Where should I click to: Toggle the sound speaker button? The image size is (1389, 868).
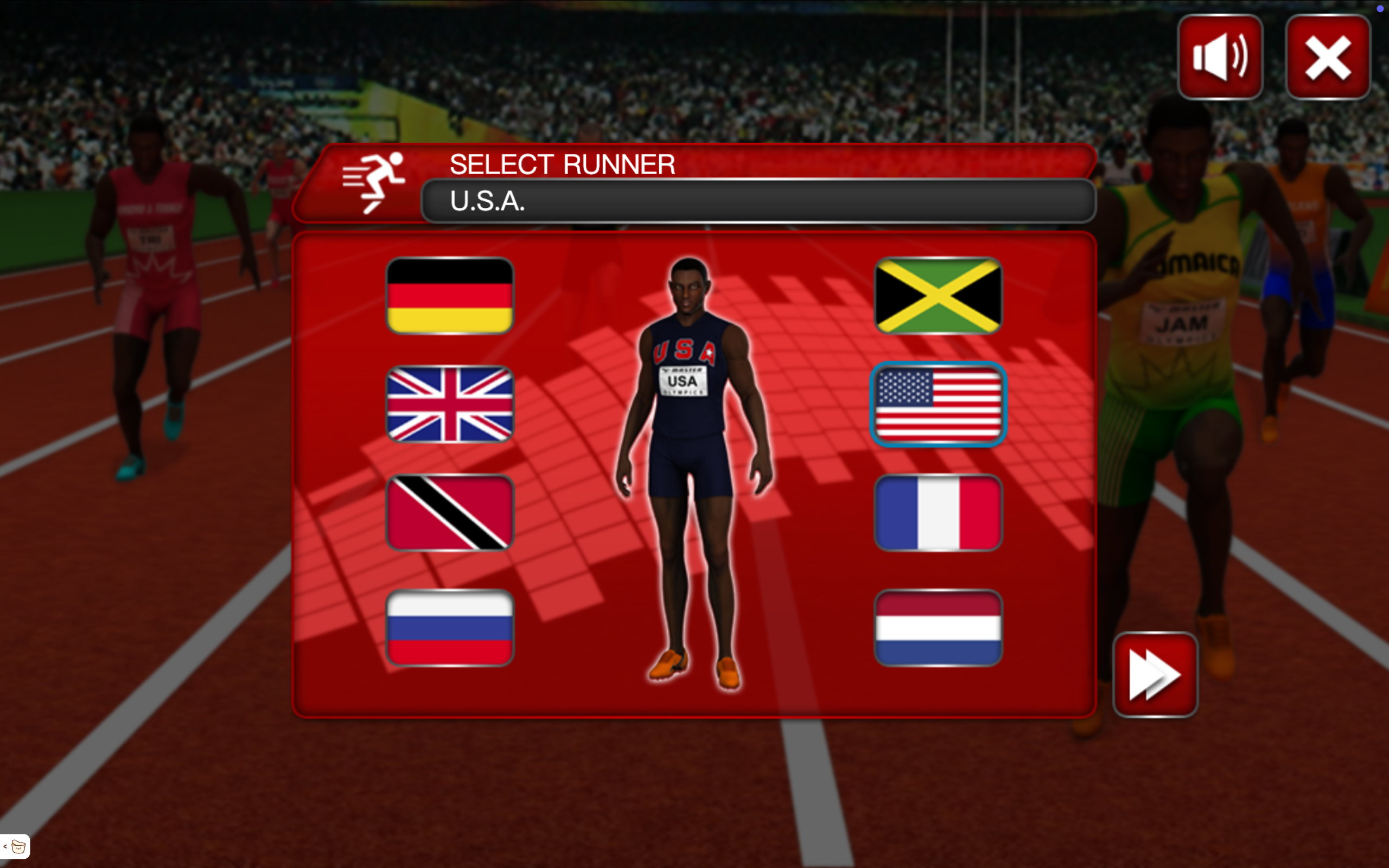pos(1220,57)
